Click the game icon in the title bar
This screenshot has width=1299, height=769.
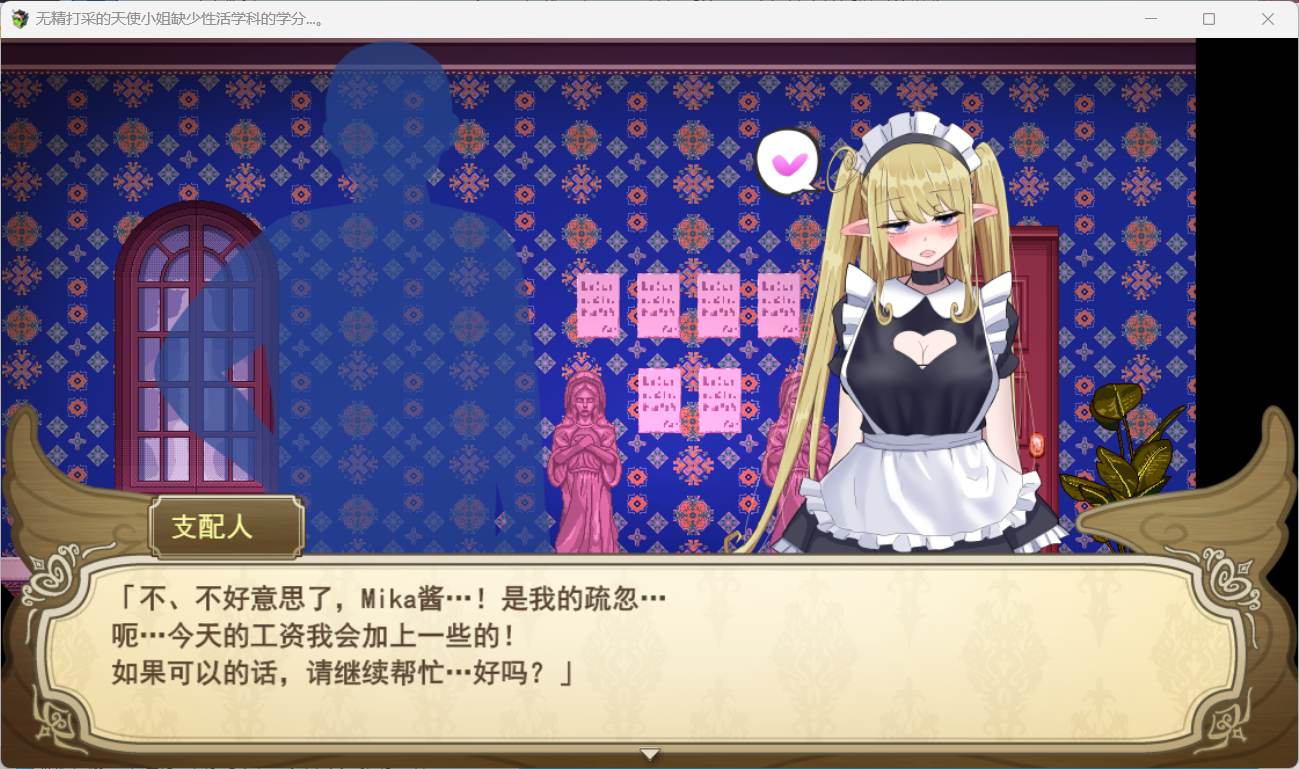(19, 19)
